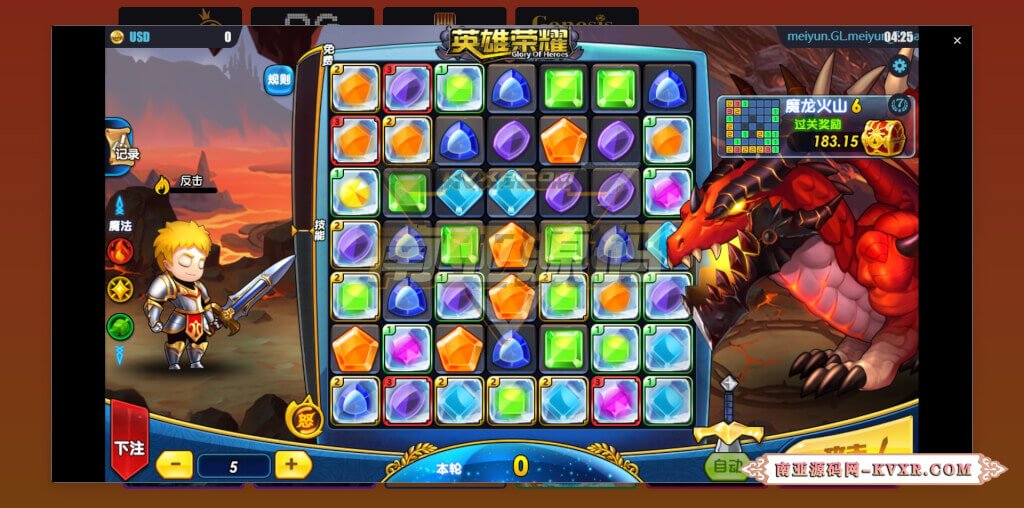Open the 规则 rules button
The image size is (1024, 508).
[x=278, y=79]
